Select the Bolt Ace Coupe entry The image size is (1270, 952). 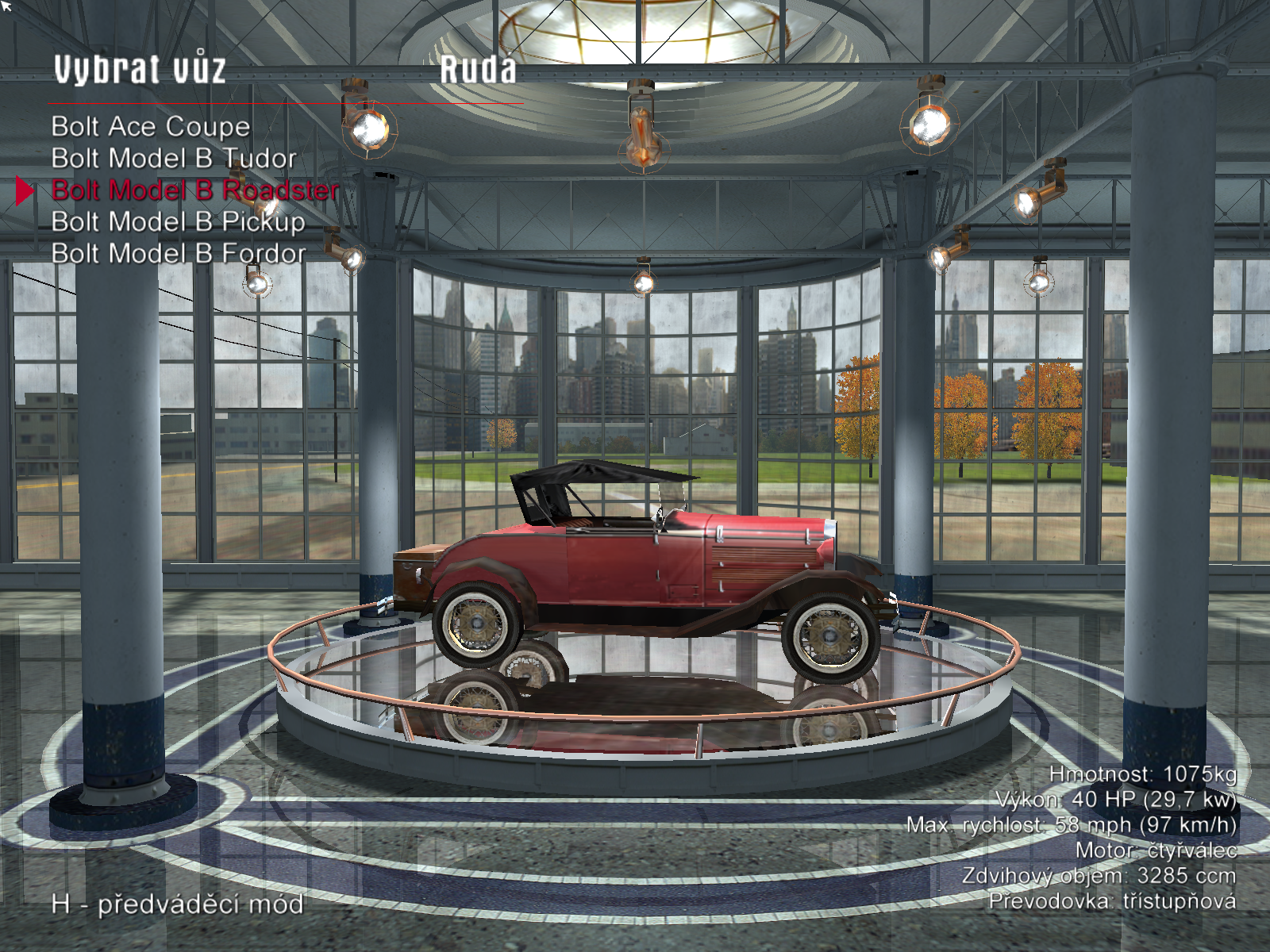151,127
